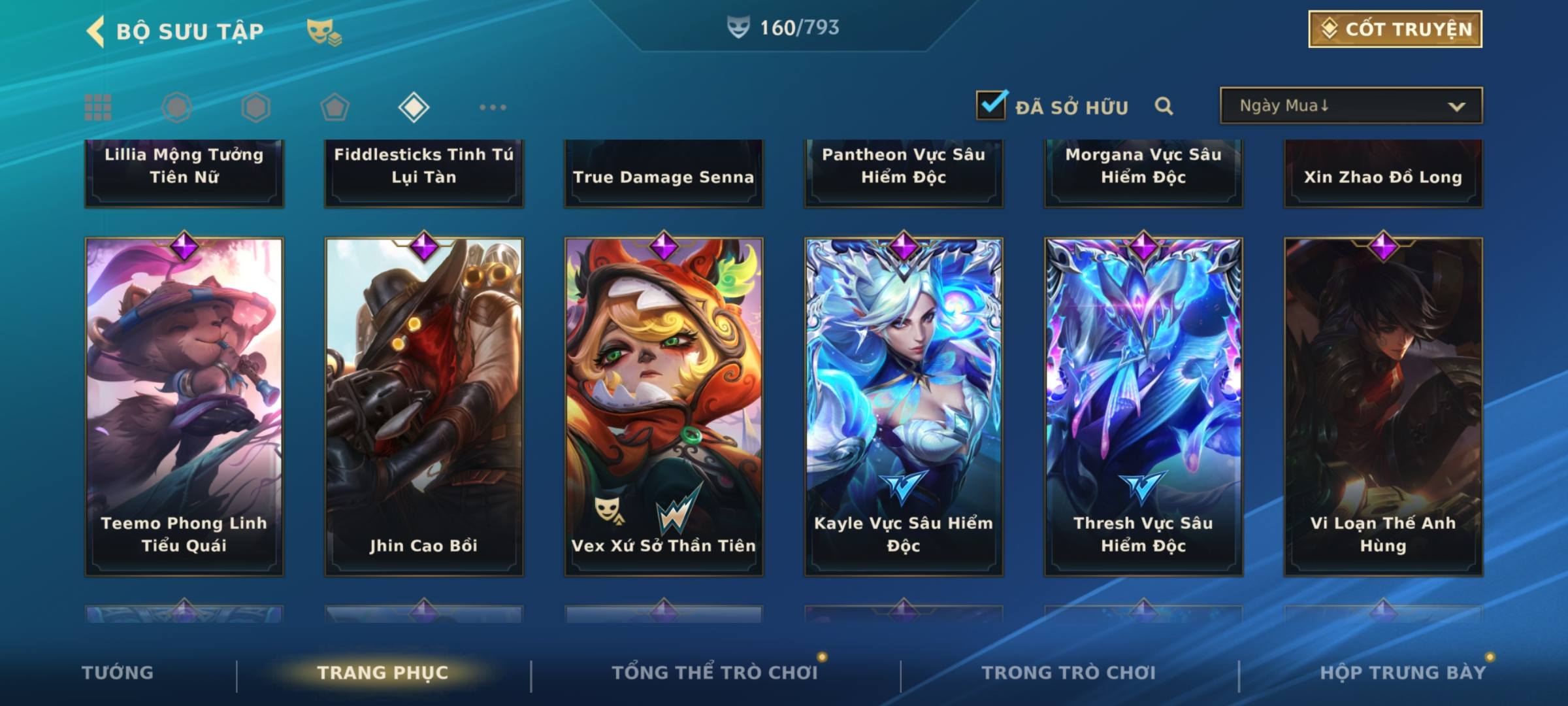Select the pentagon rarity filter
1568x706 pixels.
tap(335, 107)
